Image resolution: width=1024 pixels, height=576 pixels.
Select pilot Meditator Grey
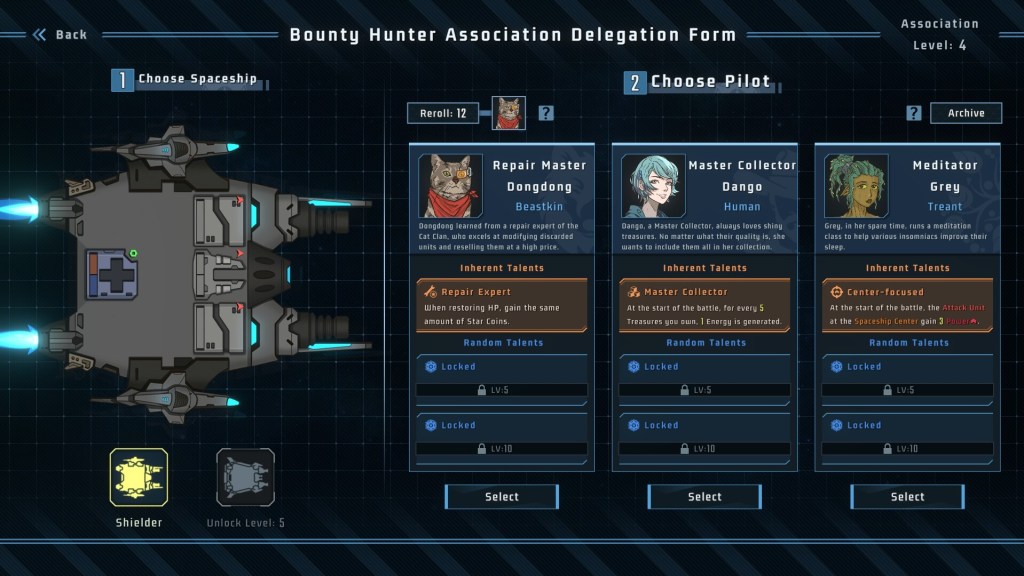point(907,496)
